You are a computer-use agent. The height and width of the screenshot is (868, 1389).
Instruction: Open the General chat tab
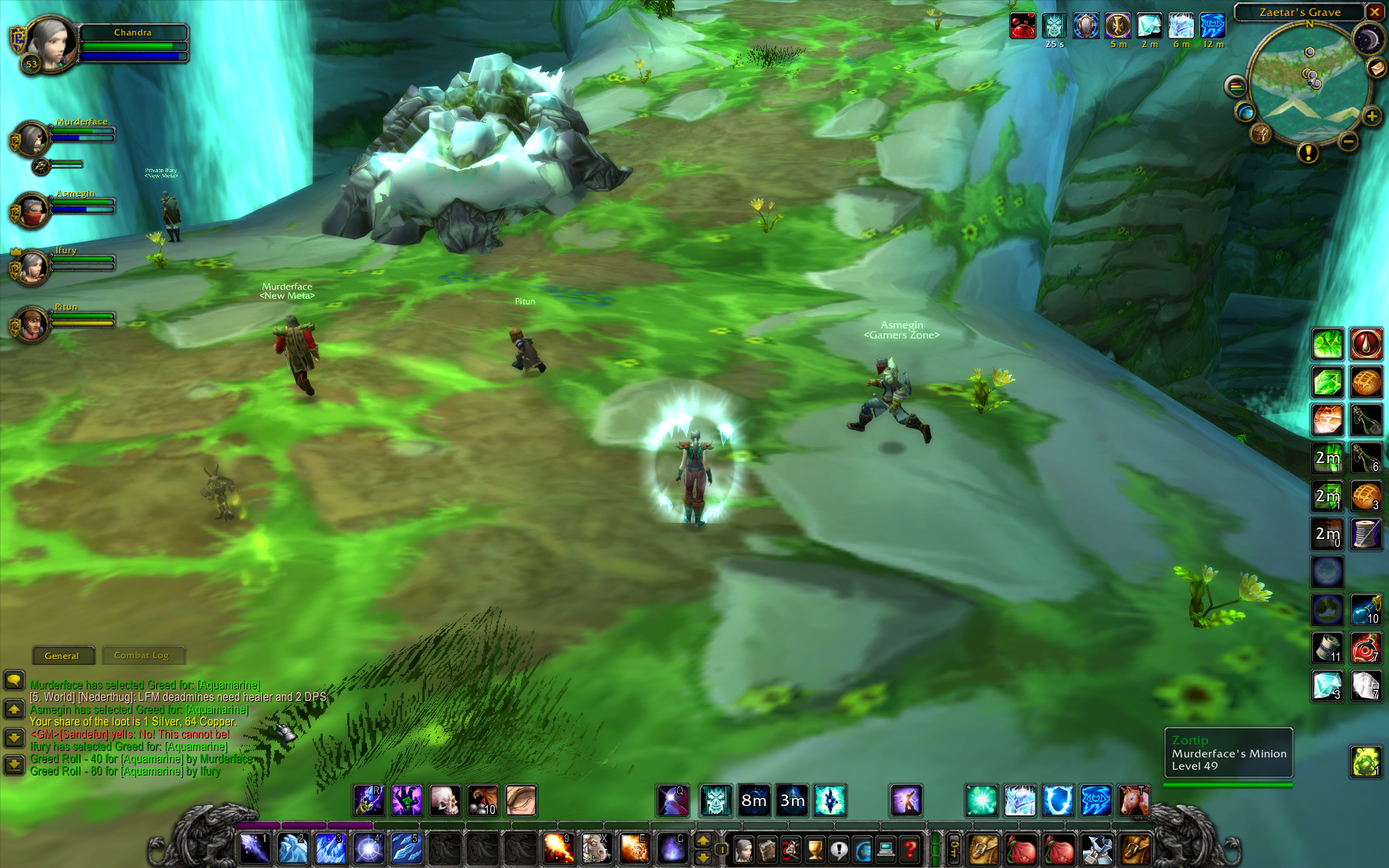(x=62, y=655)
